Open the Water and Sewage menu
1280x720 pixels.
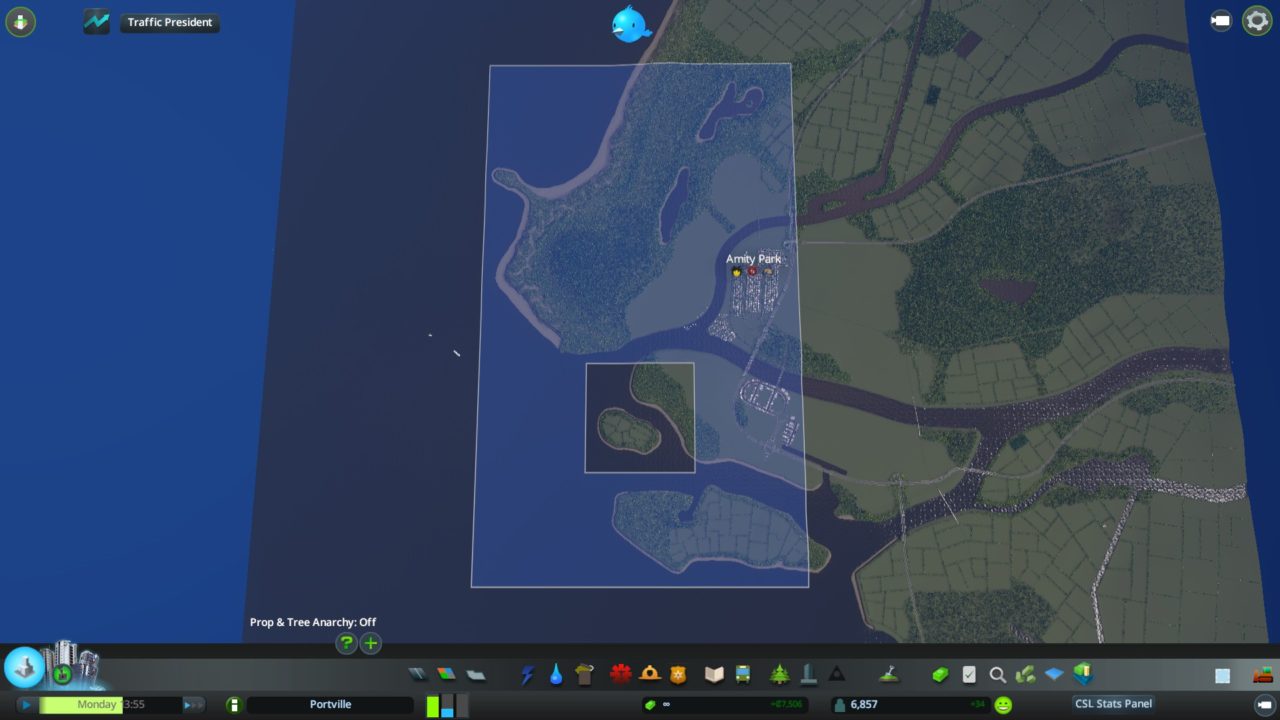555,673
